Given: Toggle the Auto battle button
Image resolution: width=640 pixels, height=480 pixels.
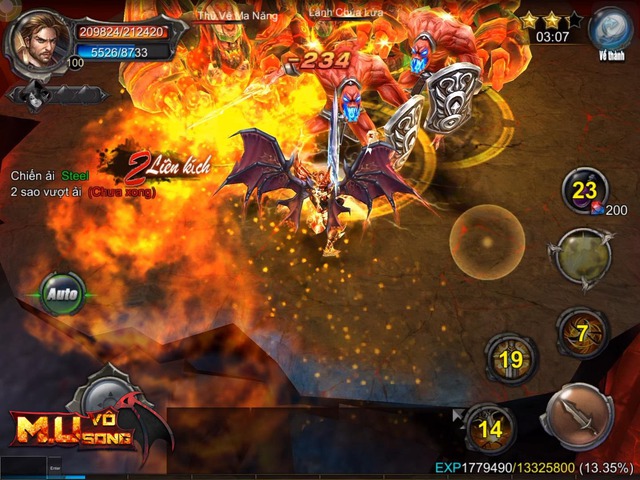Looking at the screenshot, I should coord(62,296).
